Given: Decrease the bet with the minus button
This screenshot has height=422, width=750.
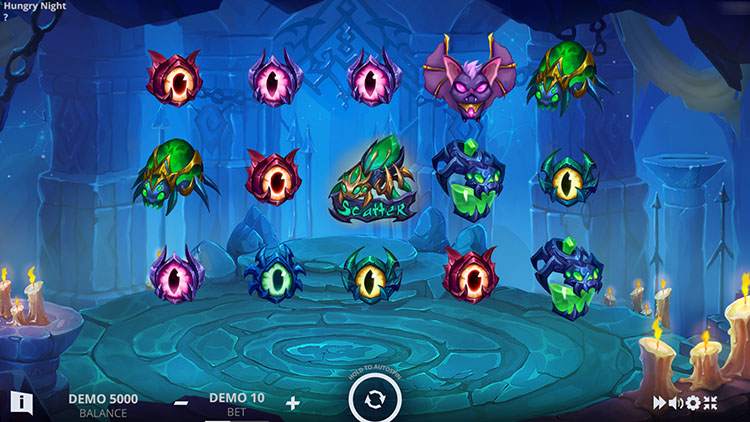Looking at the screenshot, I should click(x=182, y=403).
